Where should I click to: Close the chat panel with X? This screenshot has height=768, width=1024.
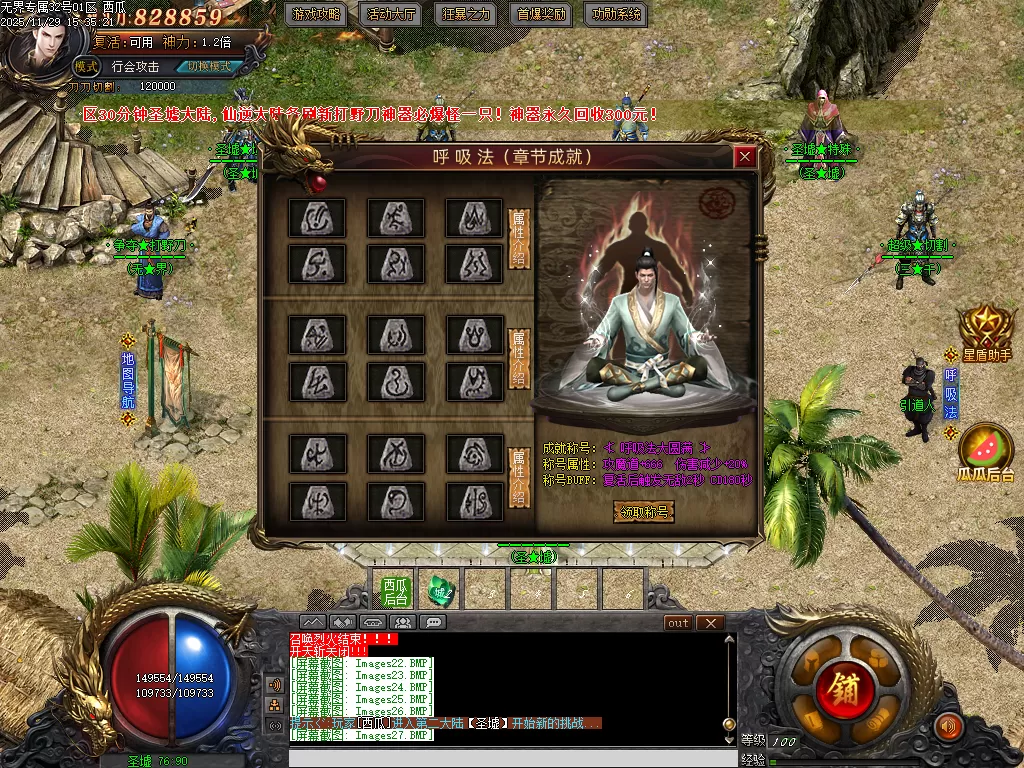point(710,623)
